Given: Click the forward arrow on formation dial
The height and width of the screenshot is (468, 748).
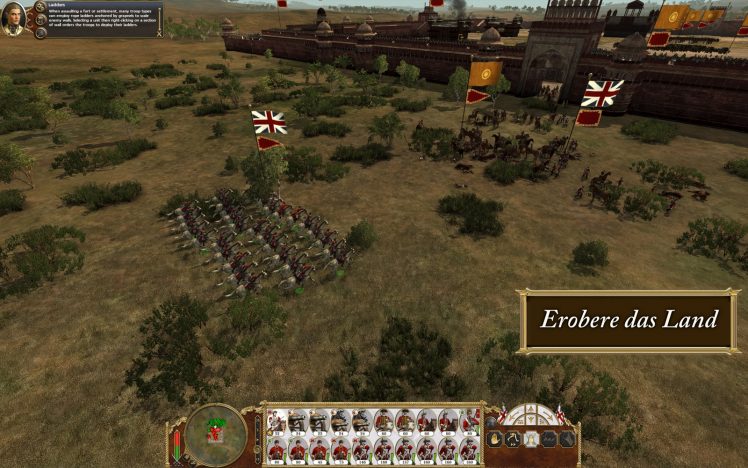Looking at the screenshot, I should [x=530, y=411].
